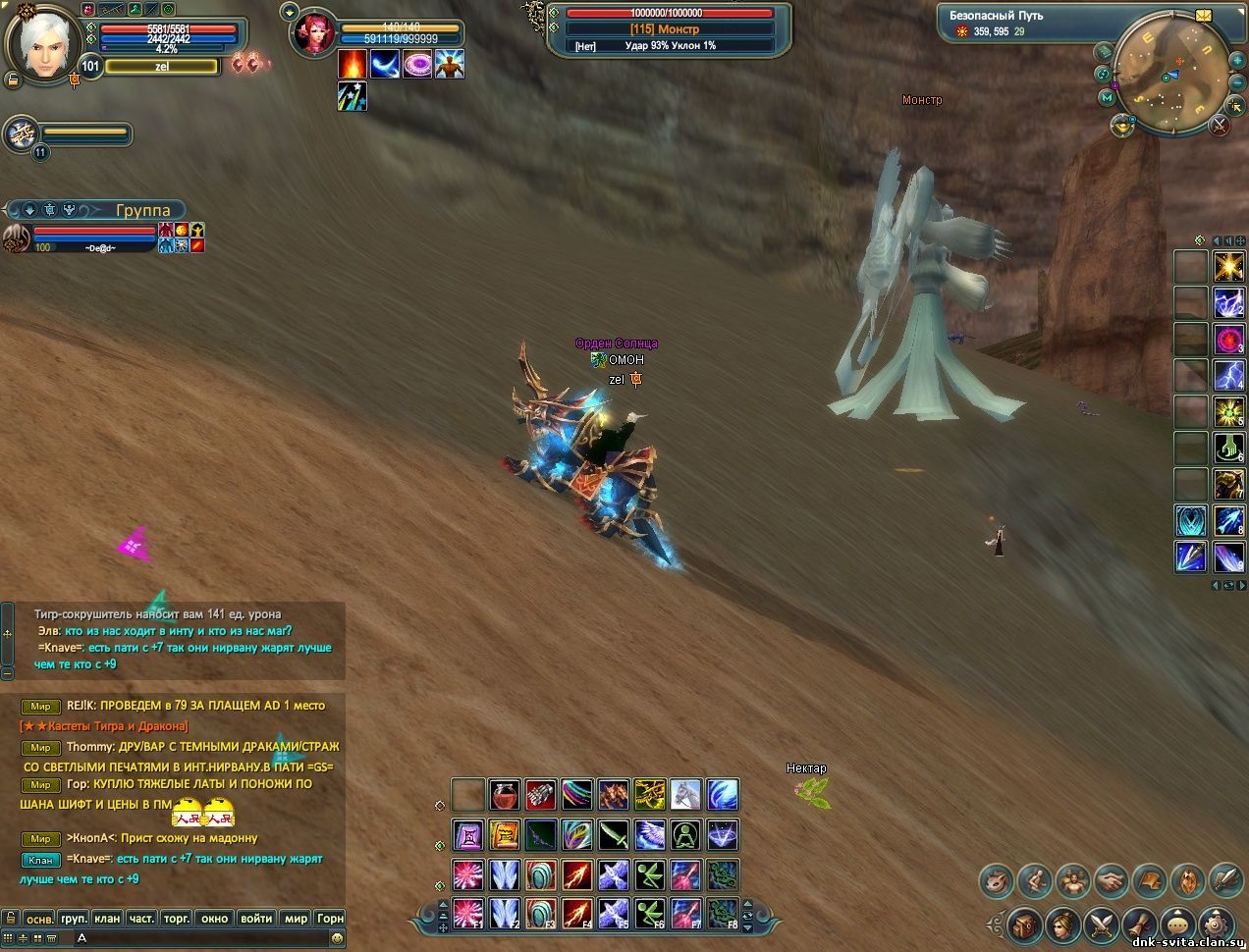The width and height of the screenshot is (1249, 952).
Task: Use the green meditation skill icon
Action: pyautogui.click(x=685, y=835)
